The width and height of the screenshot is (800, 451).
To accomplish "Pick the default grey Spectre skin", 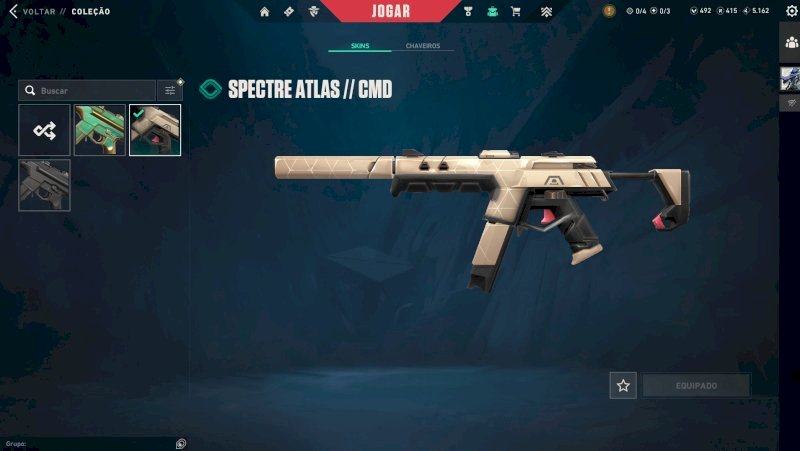I will (x=44, y=185).
